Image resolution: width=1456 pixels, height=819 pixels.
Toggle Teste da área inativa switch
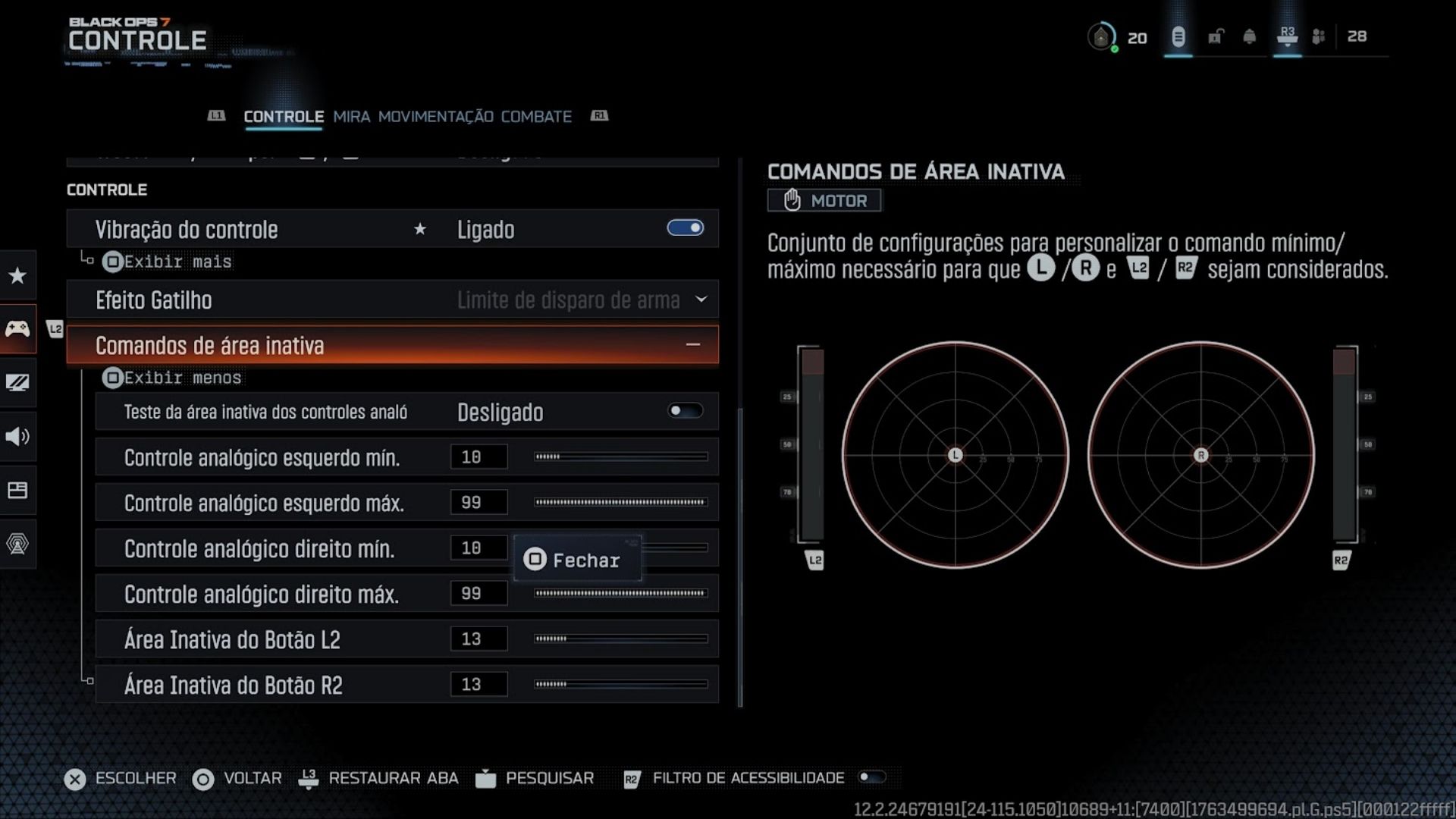[685, 411]
